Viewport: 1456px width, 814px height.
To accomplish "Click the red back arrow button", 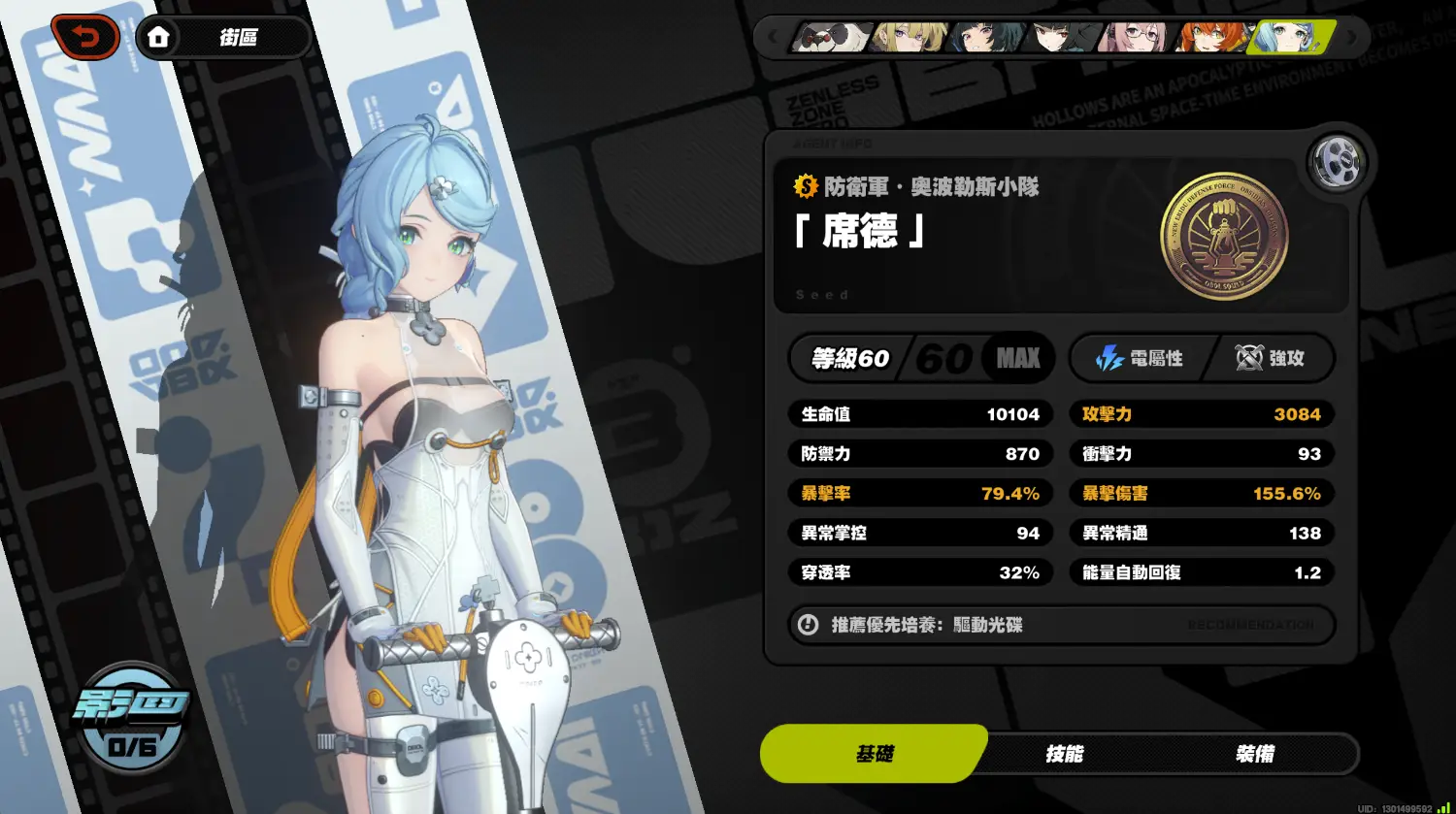I will tap(87, 38).
